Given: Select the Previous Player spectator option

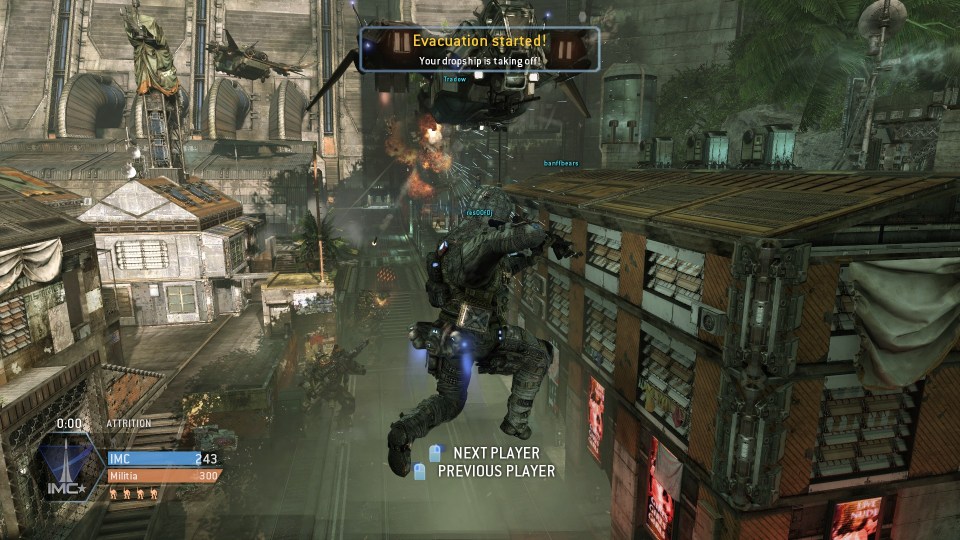Looking at the screenshot, I should tap(495, 471).
